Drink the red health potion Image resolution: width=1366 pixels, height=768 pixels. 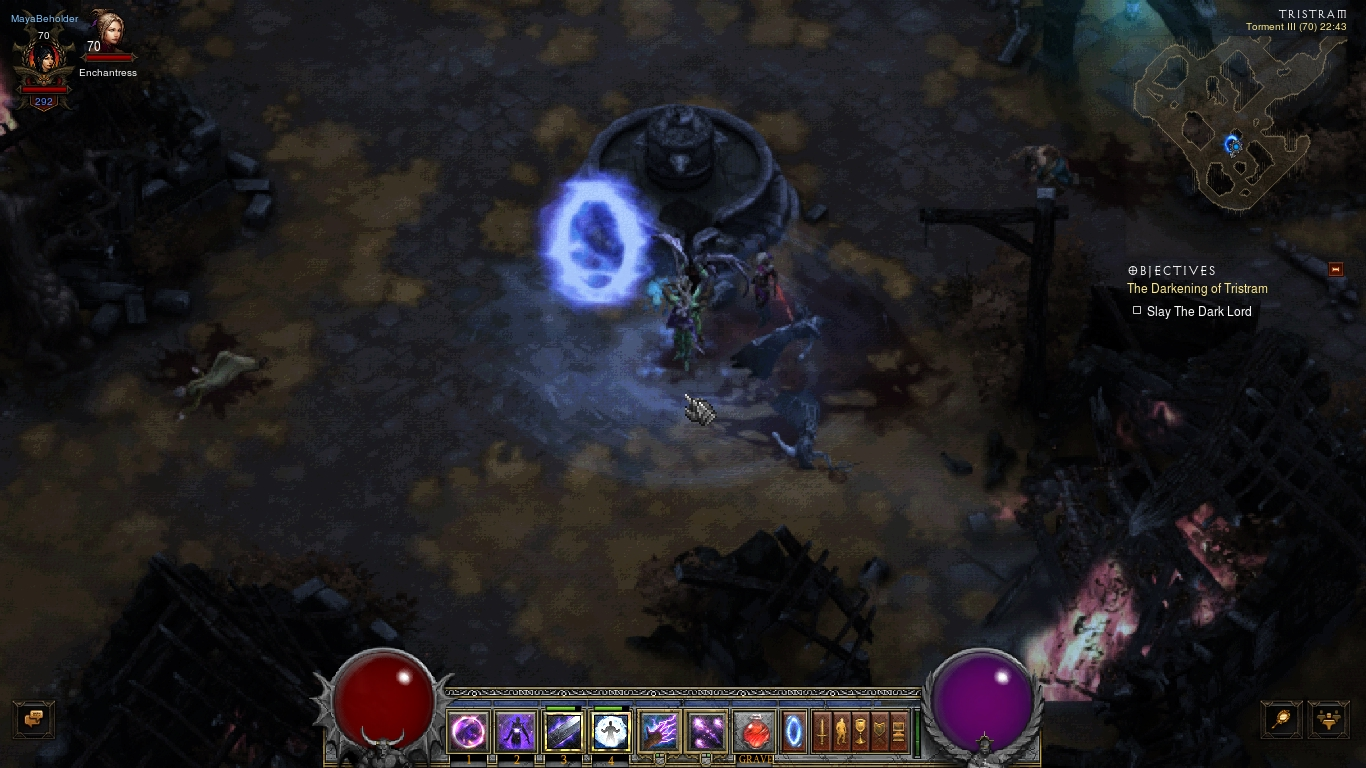pos(755,732)
